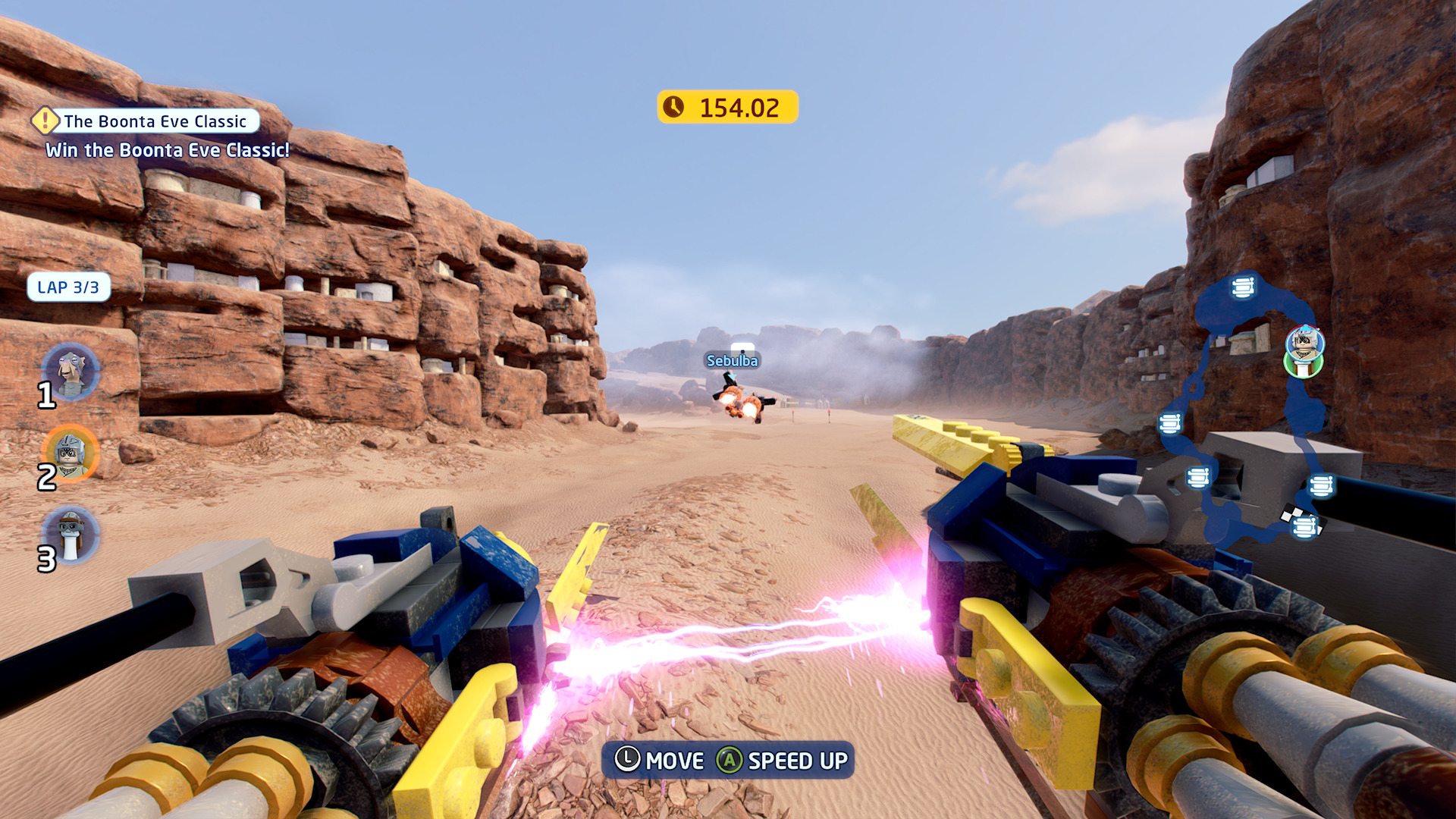This screenshot has height=819, width=1456.
Task: Click the yellow exclamation mission icon
Action: pos(45,120)
